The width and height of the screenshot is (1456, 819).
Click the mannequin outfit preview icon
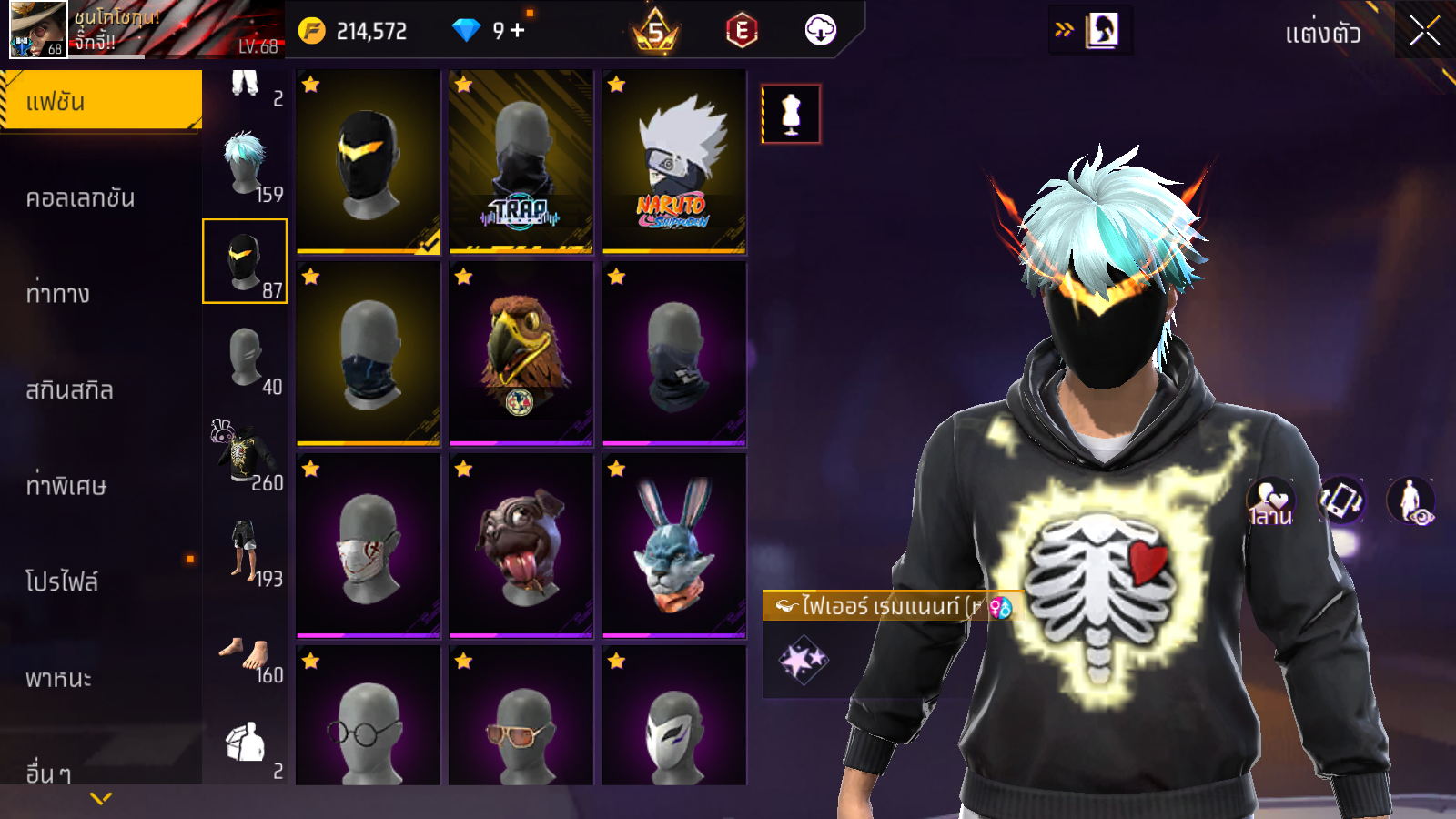(791, 115)
